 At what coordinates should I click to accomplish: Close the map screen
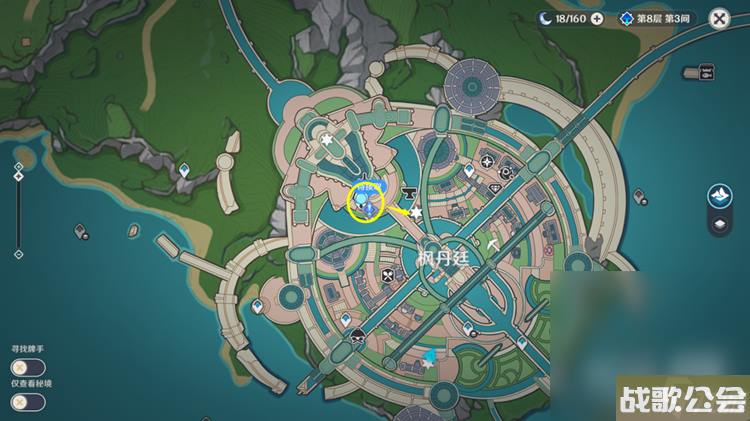[719, 18]
